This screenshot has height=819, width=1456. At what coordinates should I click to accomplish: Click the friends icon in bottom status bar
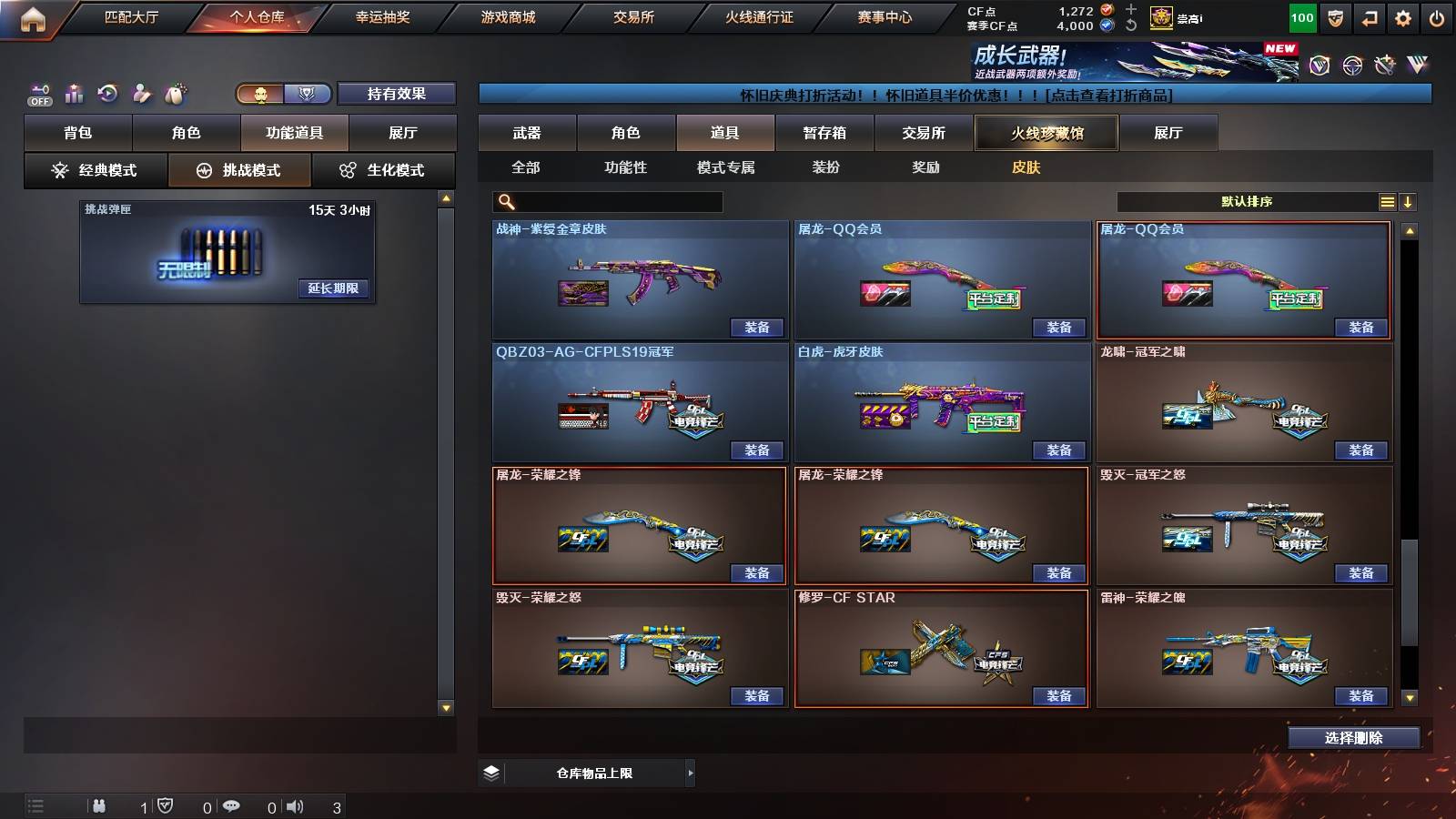point(98,806)
